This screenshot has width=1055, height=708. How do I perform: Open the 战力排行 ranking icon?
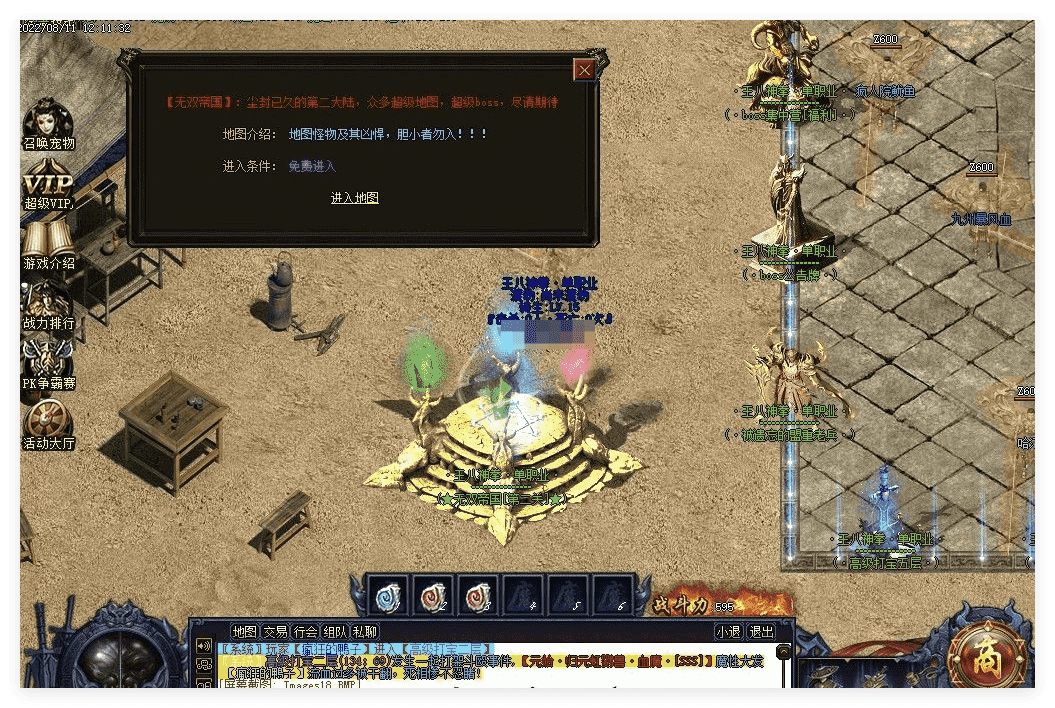48,305
